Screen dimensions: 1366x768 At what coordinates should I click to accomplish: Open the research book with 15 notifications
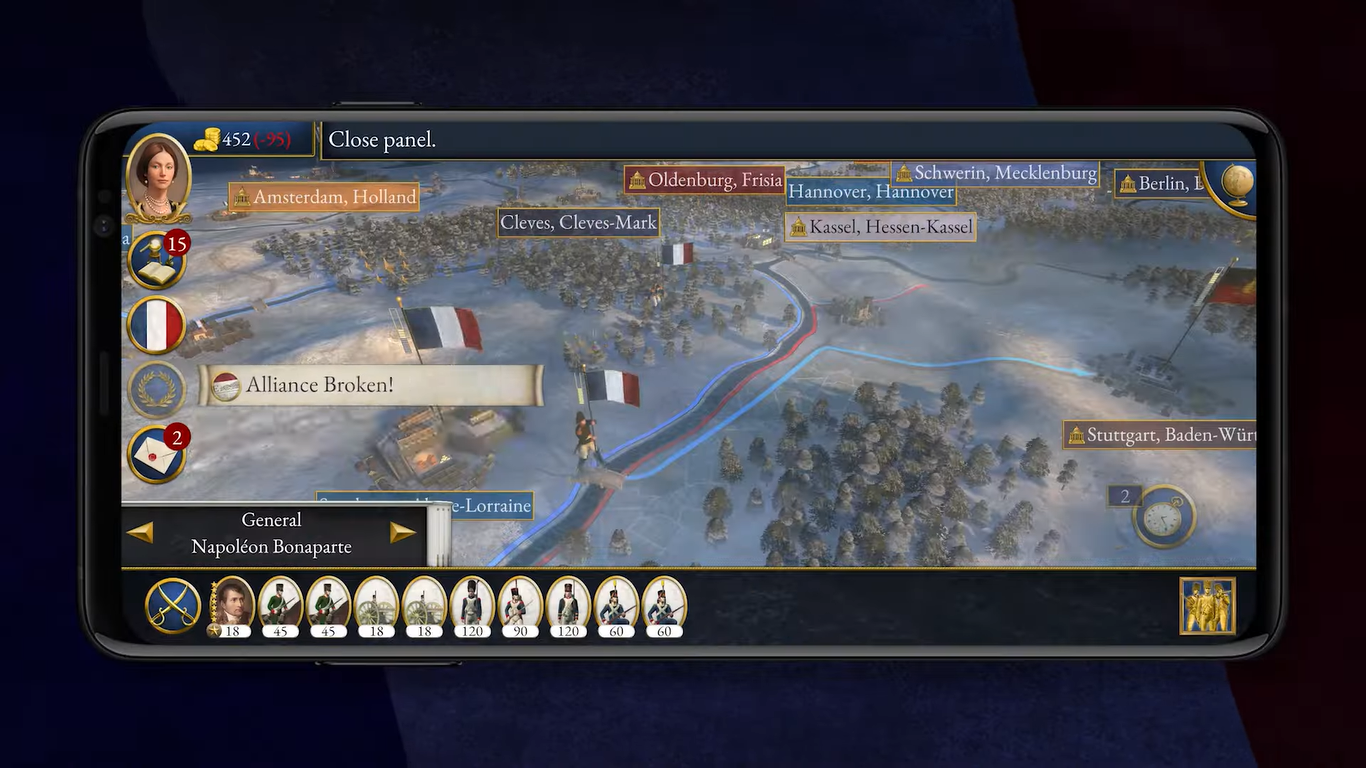[157, 260]
